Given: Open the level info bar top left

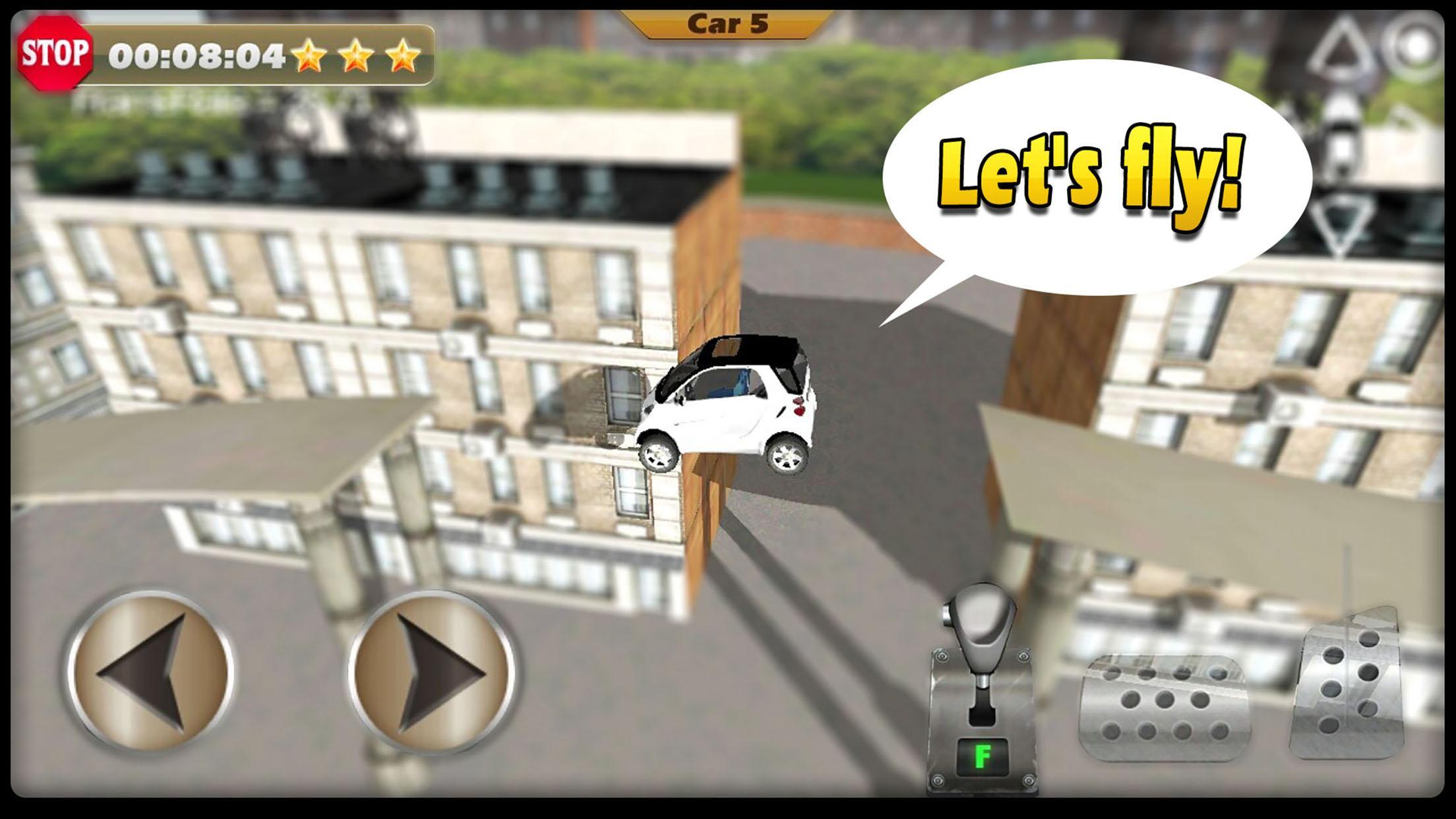Looking at the screenshot, I should click(x=231, y=56).
